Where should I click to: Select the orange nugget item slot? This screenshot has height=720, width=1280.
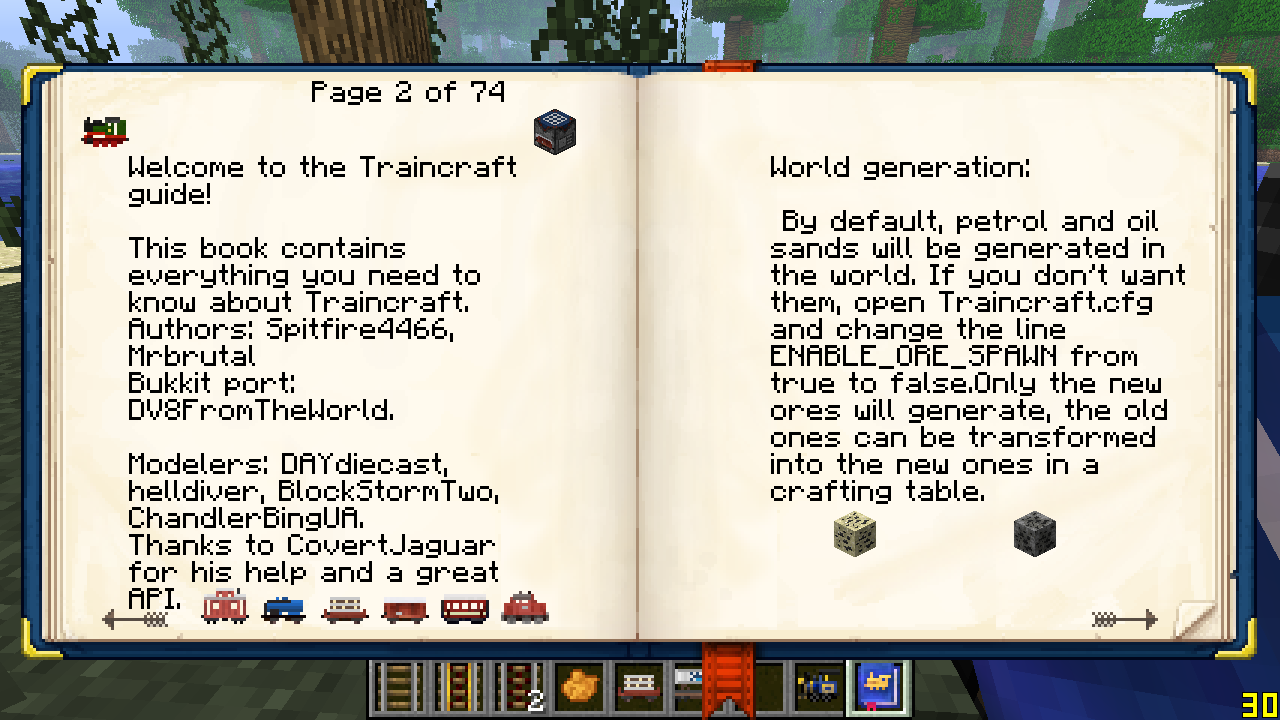pyautogui.click(x=580, y=687)
